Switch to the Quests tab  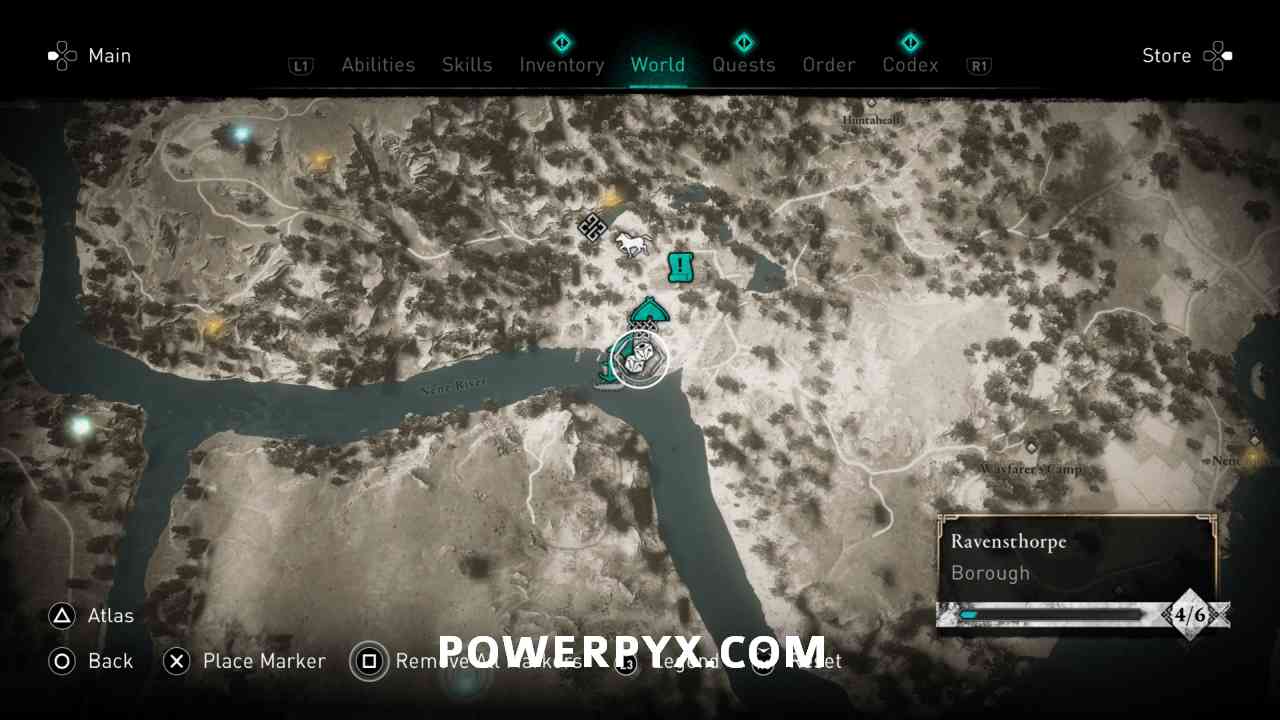click(x=744, y=65)
